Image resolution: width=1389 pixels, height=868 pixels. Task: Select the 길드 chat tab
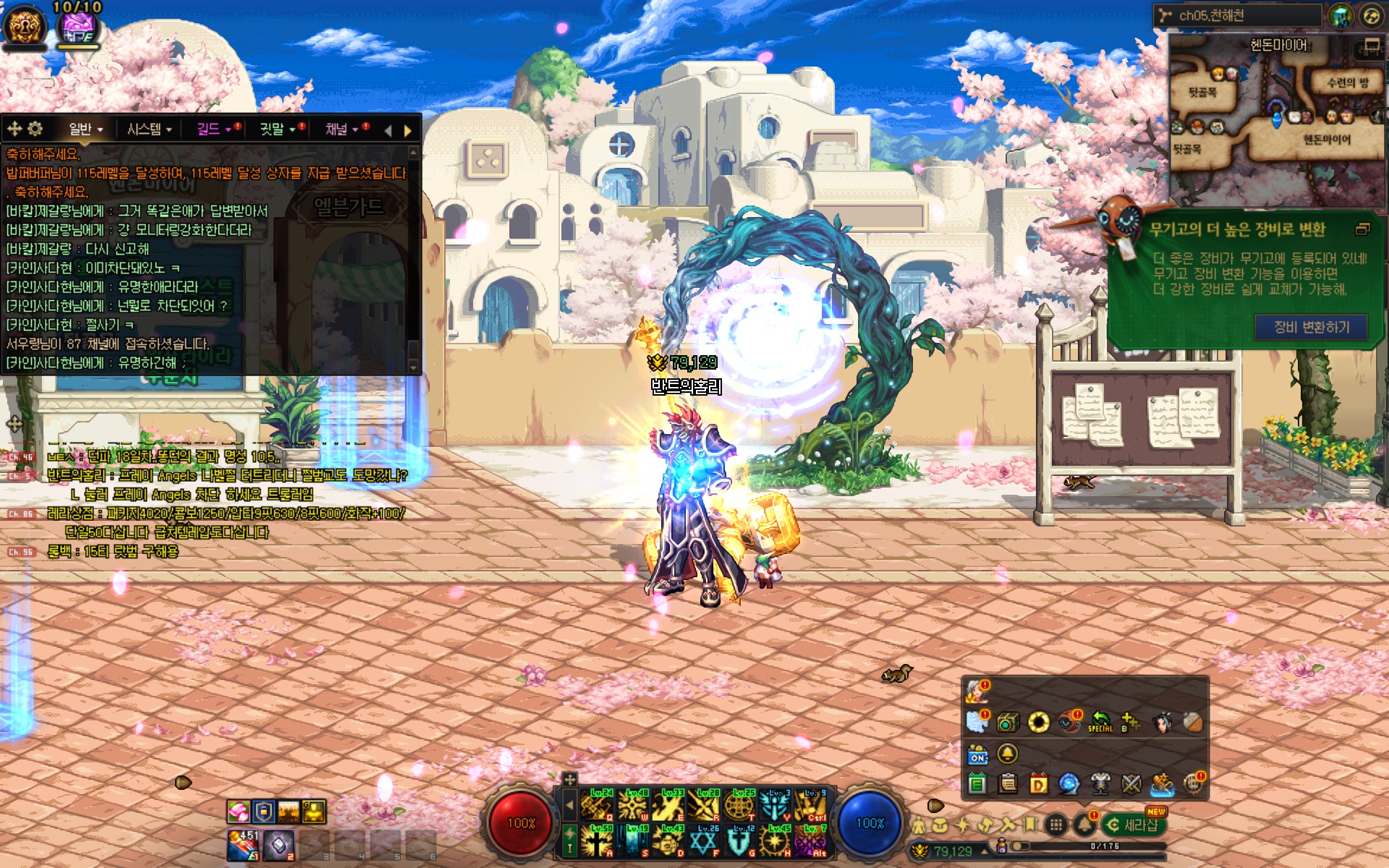[213, 129]
